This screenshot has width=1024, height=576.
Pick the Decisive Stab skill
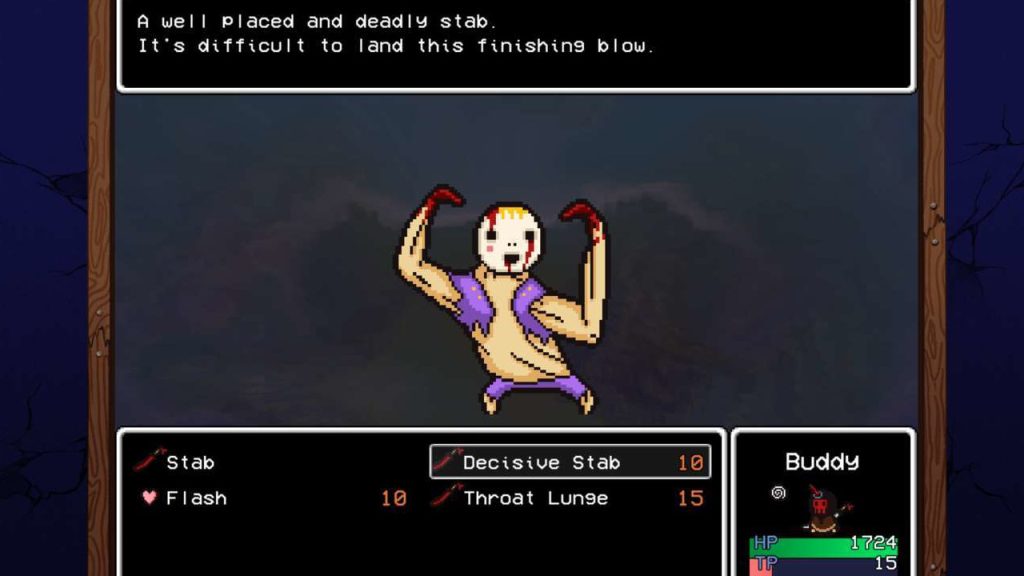[x=570, y=462]
